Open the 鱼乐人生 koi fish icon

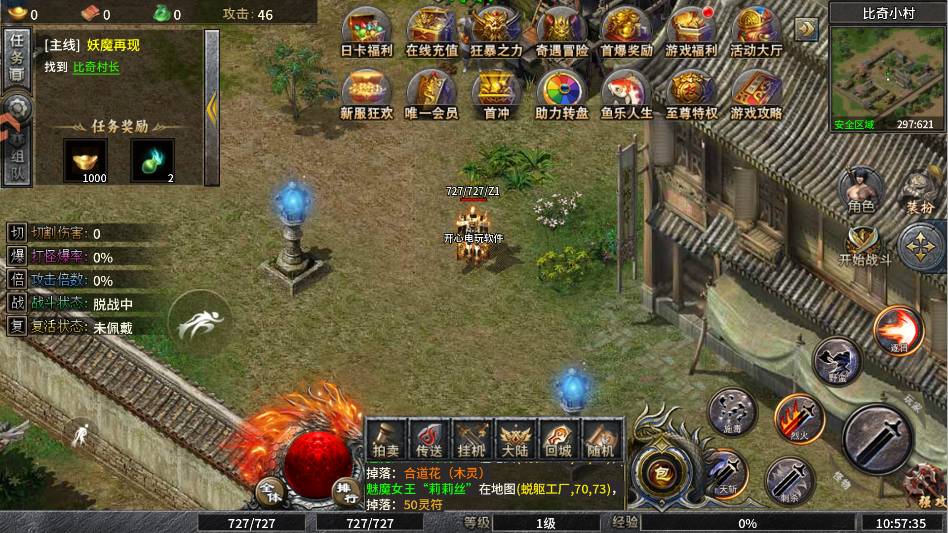(x=627, y=93)
